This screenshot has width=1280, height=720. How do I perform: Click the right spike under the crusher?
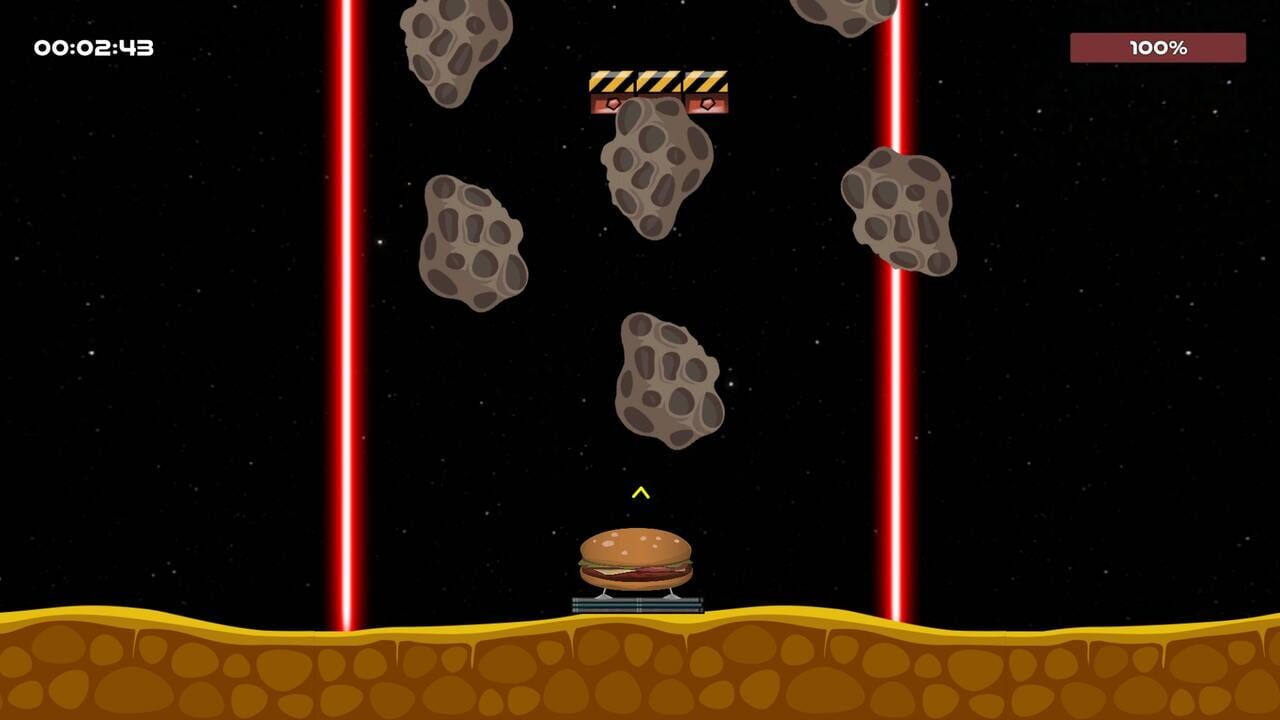710,102
